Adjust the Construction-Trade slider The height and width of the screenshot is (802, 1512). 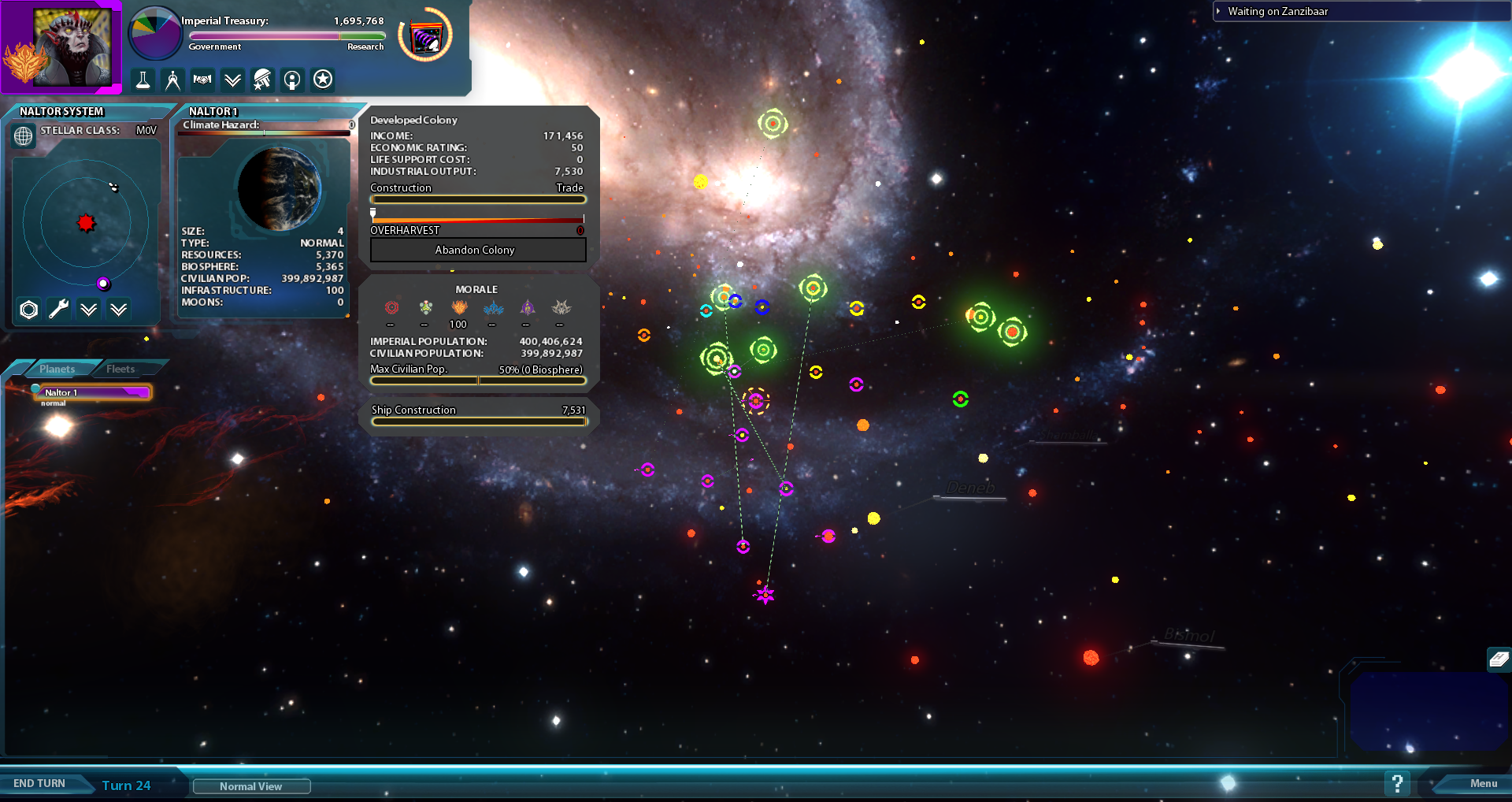pyautogui.click(x=478, y=200)
